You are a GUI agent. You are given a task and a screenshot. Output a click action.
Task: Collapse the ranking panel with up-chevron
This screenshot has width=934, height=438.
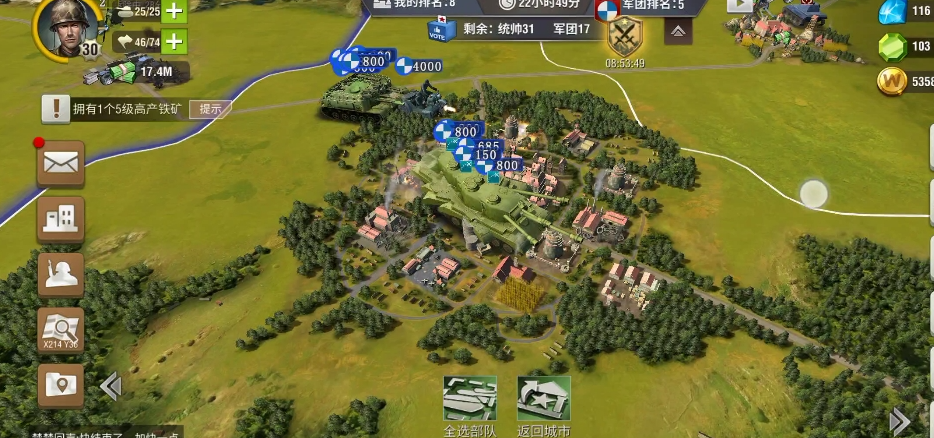[x=679, y=32]
